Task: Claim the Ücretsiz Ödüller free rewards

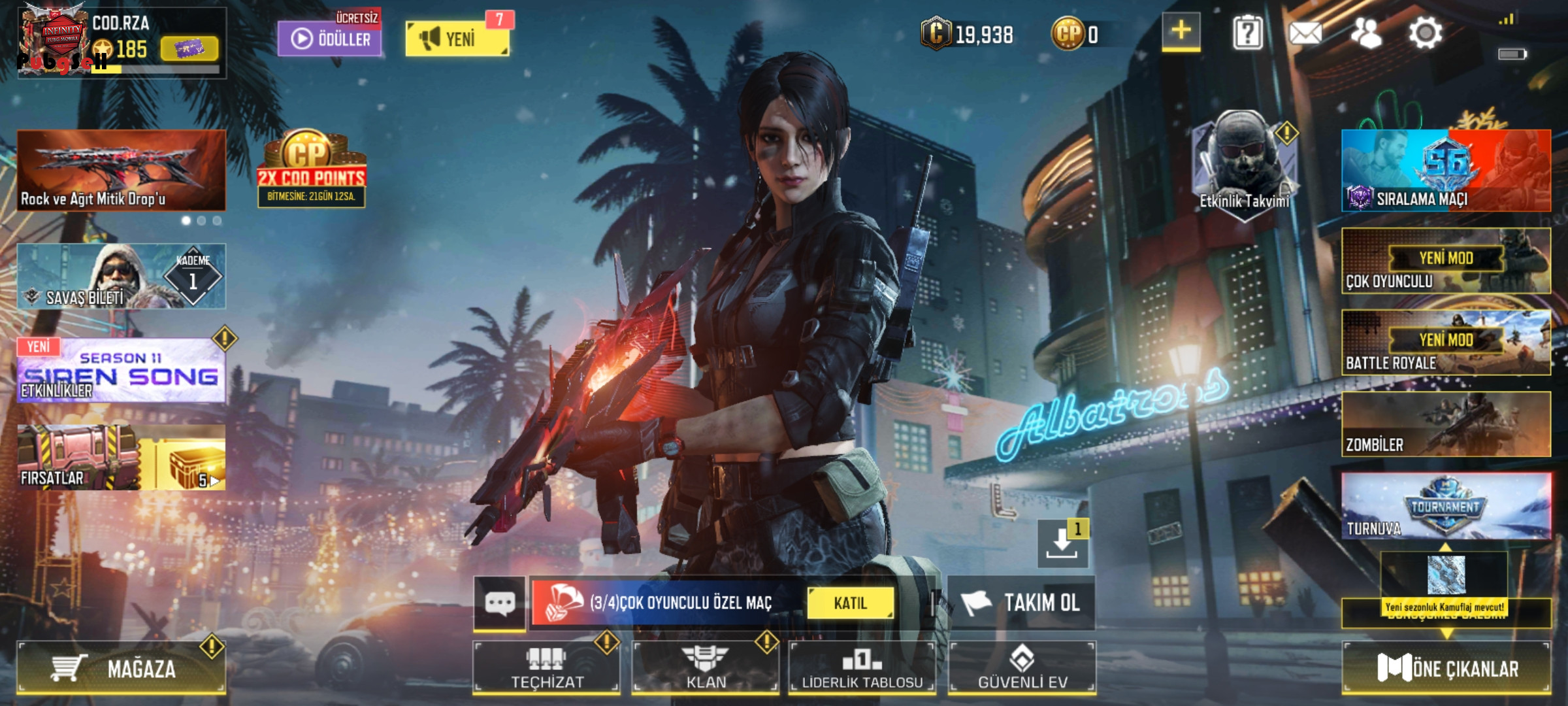Action: [x=329, y=38]
